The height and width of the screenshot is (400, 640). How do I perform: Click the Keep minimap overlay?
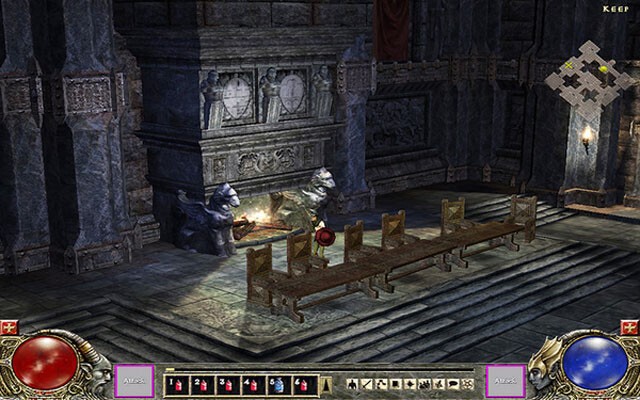tap(590, 73)
